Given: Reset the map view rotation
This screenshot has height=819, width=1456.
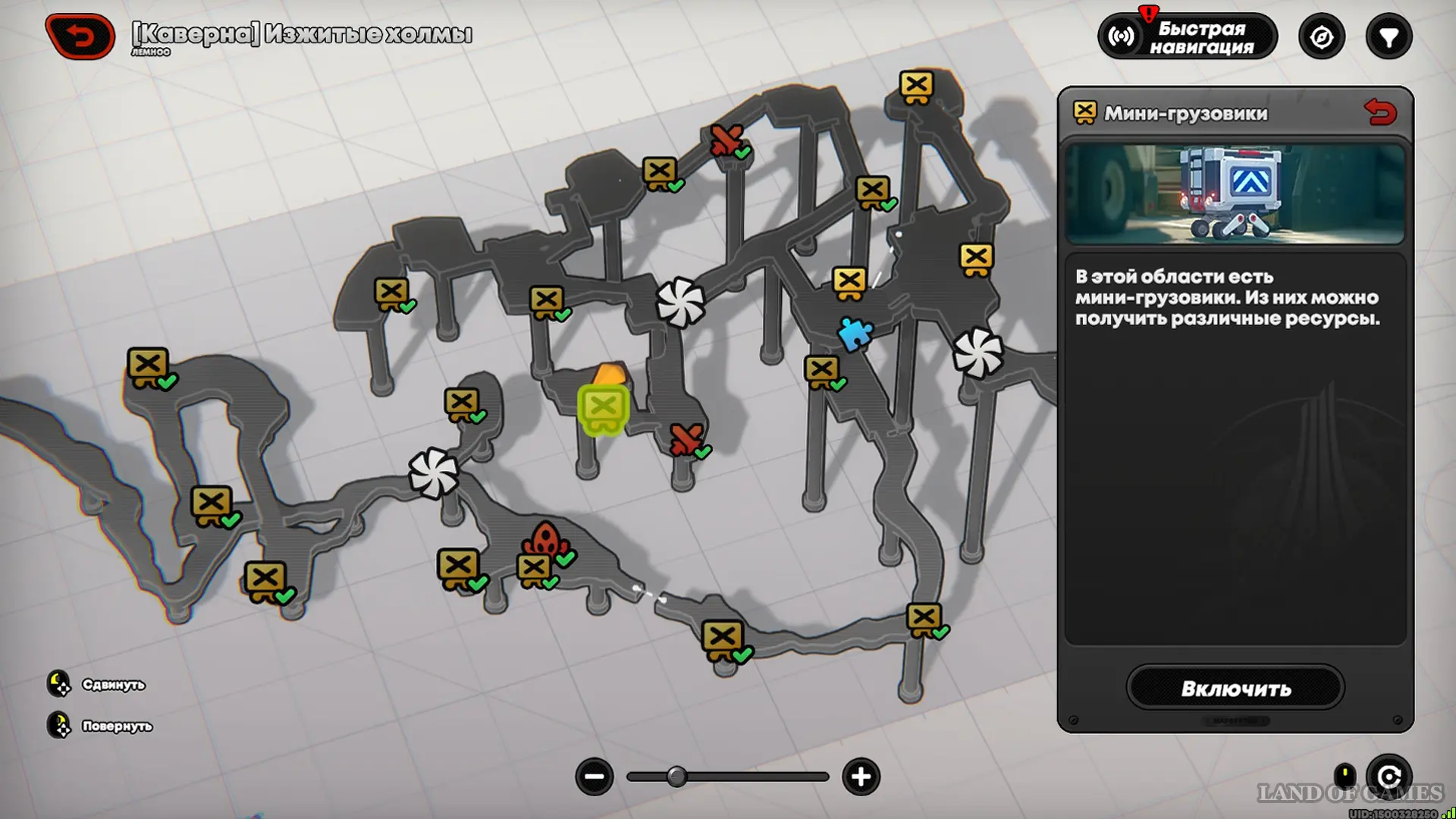Looking at the screenshot, I should coord(1389,777).
